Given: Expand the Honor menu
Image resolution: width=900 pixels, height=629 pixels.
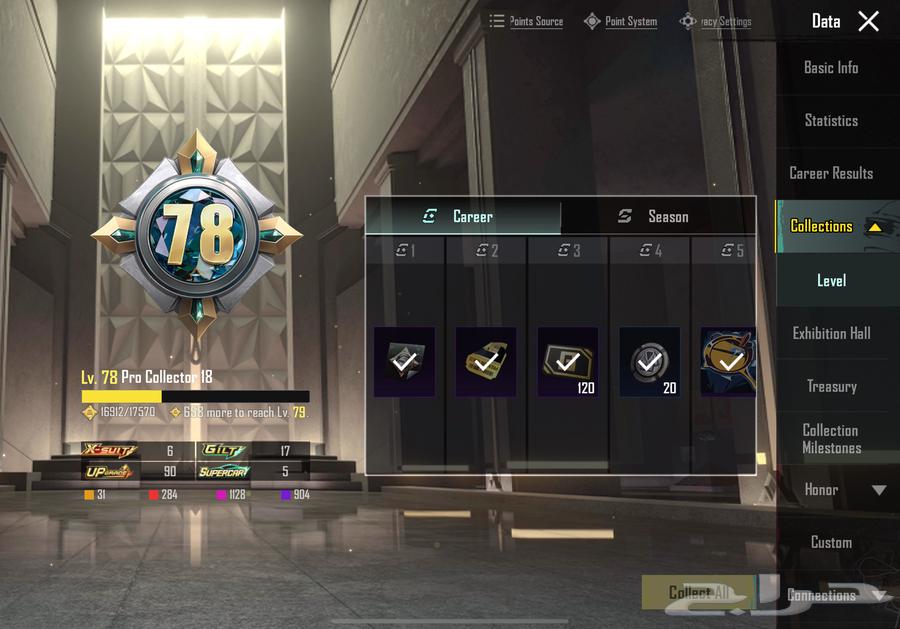Looking at the screenshot, I should [x=879, y=490].
